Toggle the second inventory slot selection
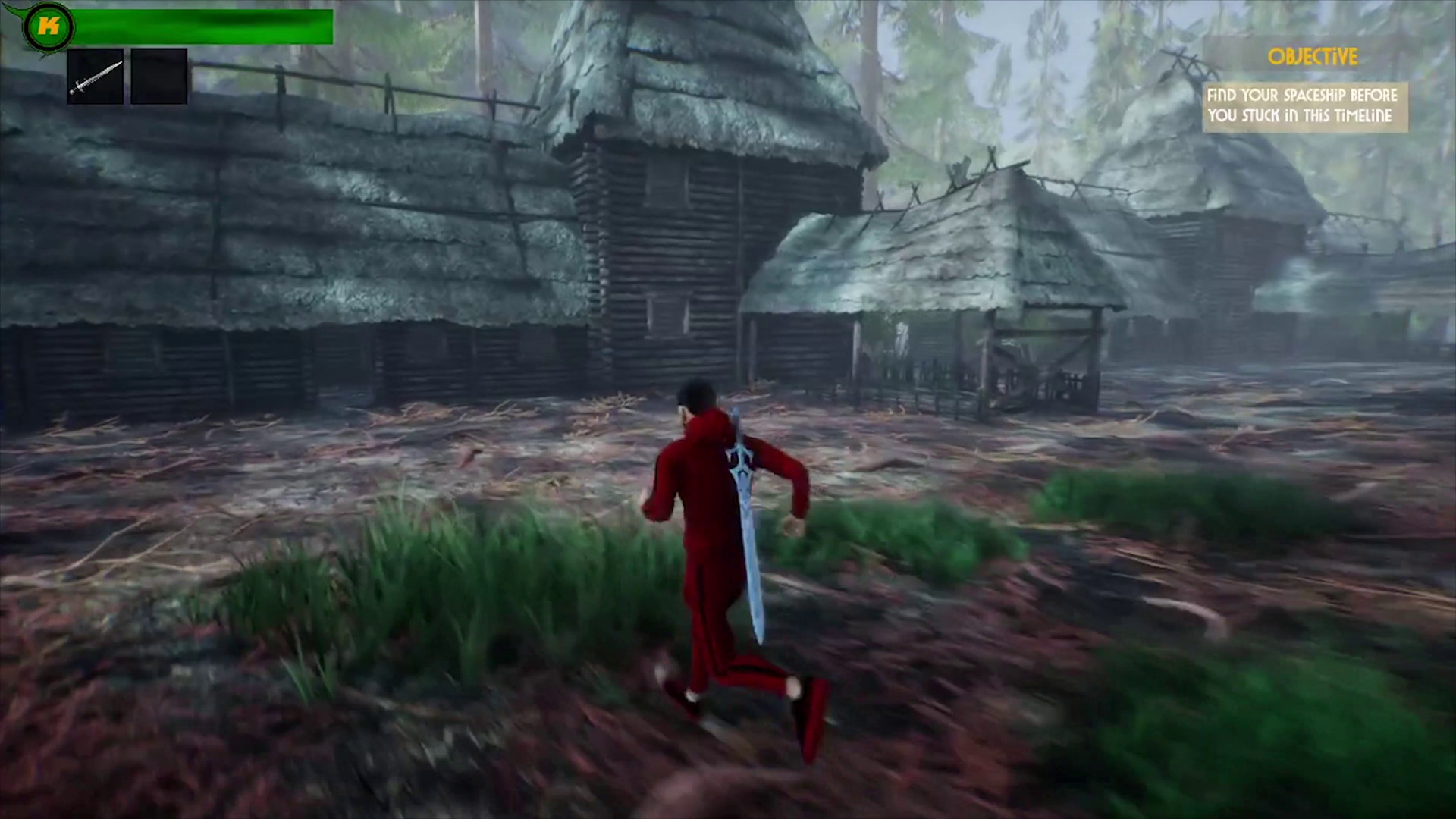Screen dimensions: 1456x819 pyautogui.click(x=159, y=74)
